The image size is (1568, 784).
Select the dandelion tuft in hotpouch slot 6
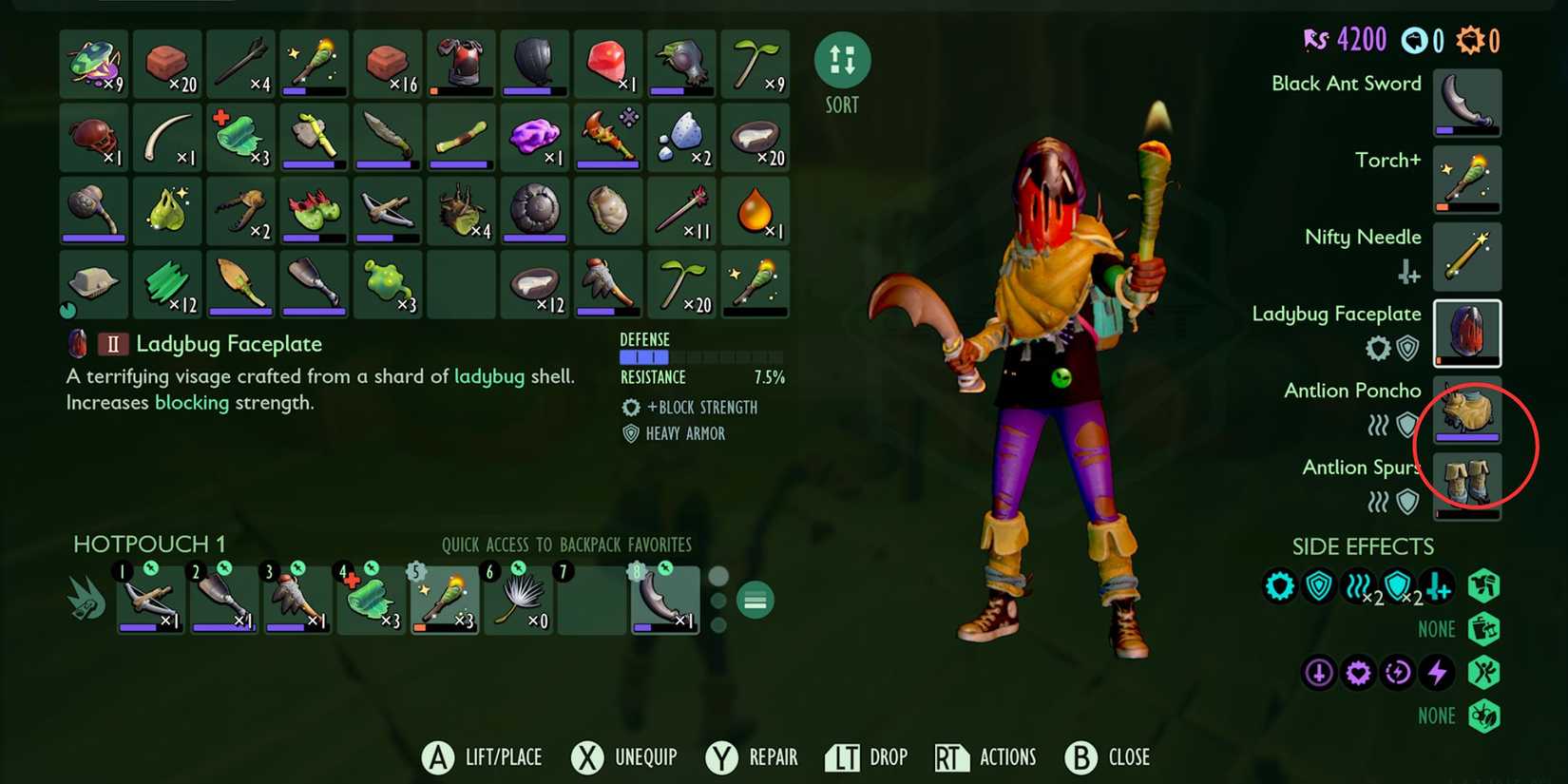pyautogui.click(x=518, y=597)
